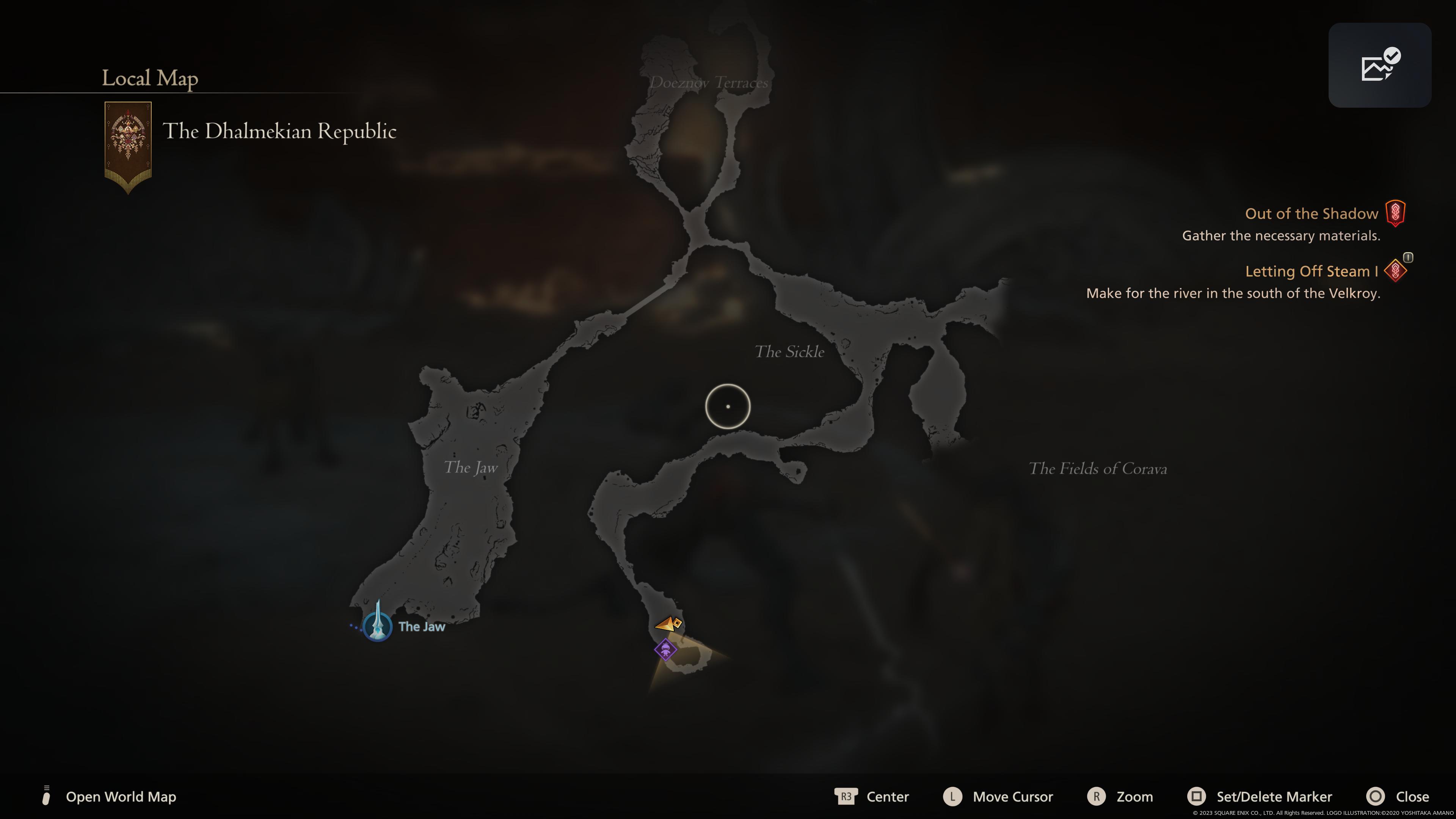Screen dimensions: 1456x819
Task: Select the cursor reticle circle on The Sickle
Action: click(728, 406)
